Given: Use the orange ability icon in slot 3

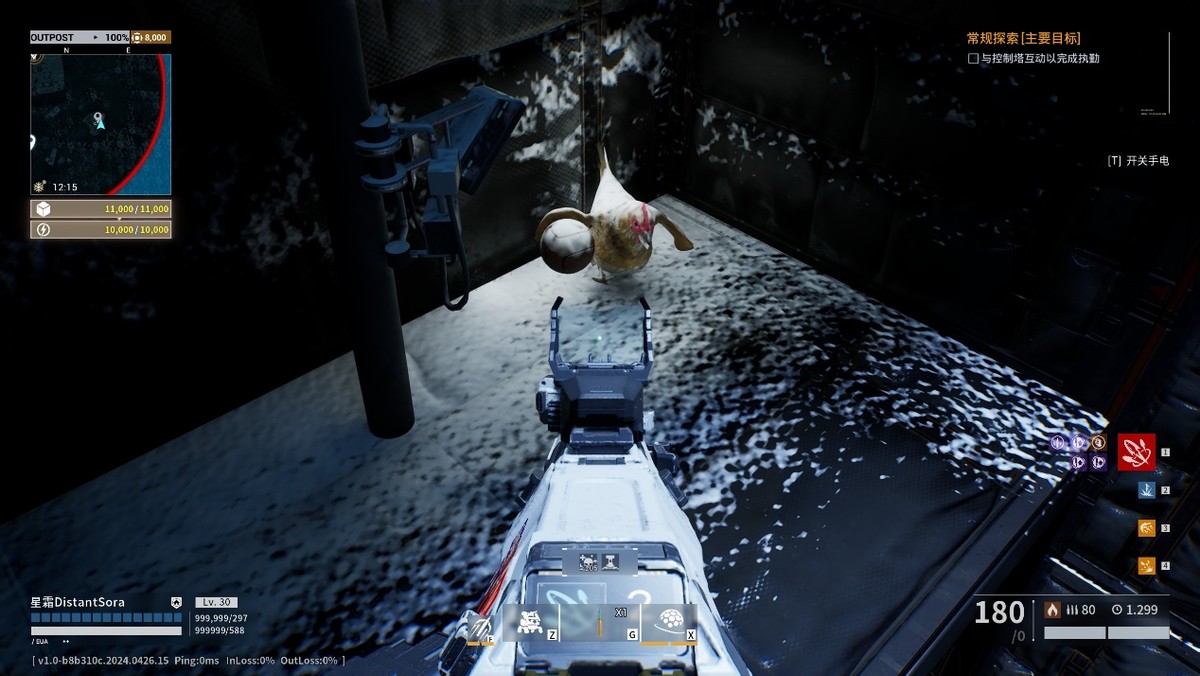Looking at the screenshot, I should click(1146, 528).
